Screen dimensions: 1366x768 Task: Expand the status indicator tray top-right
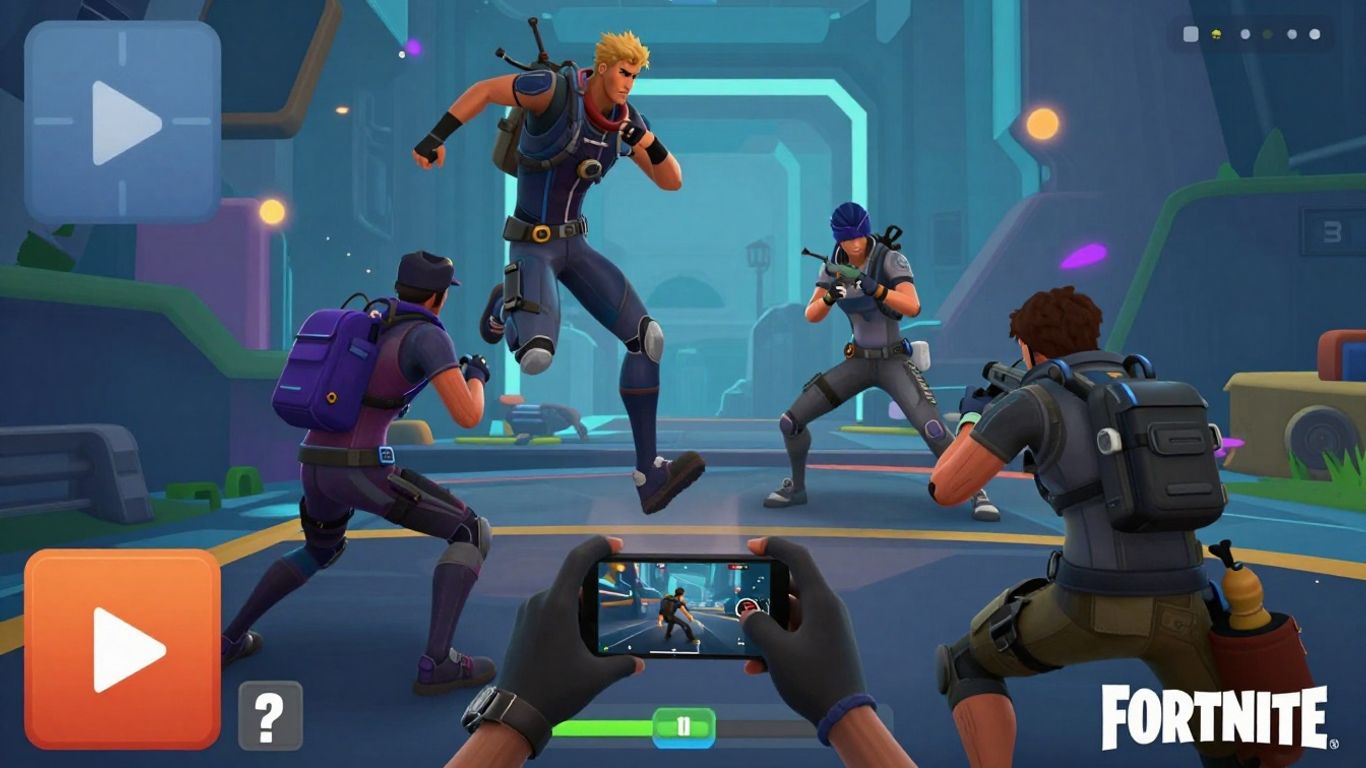[1250, 33]
